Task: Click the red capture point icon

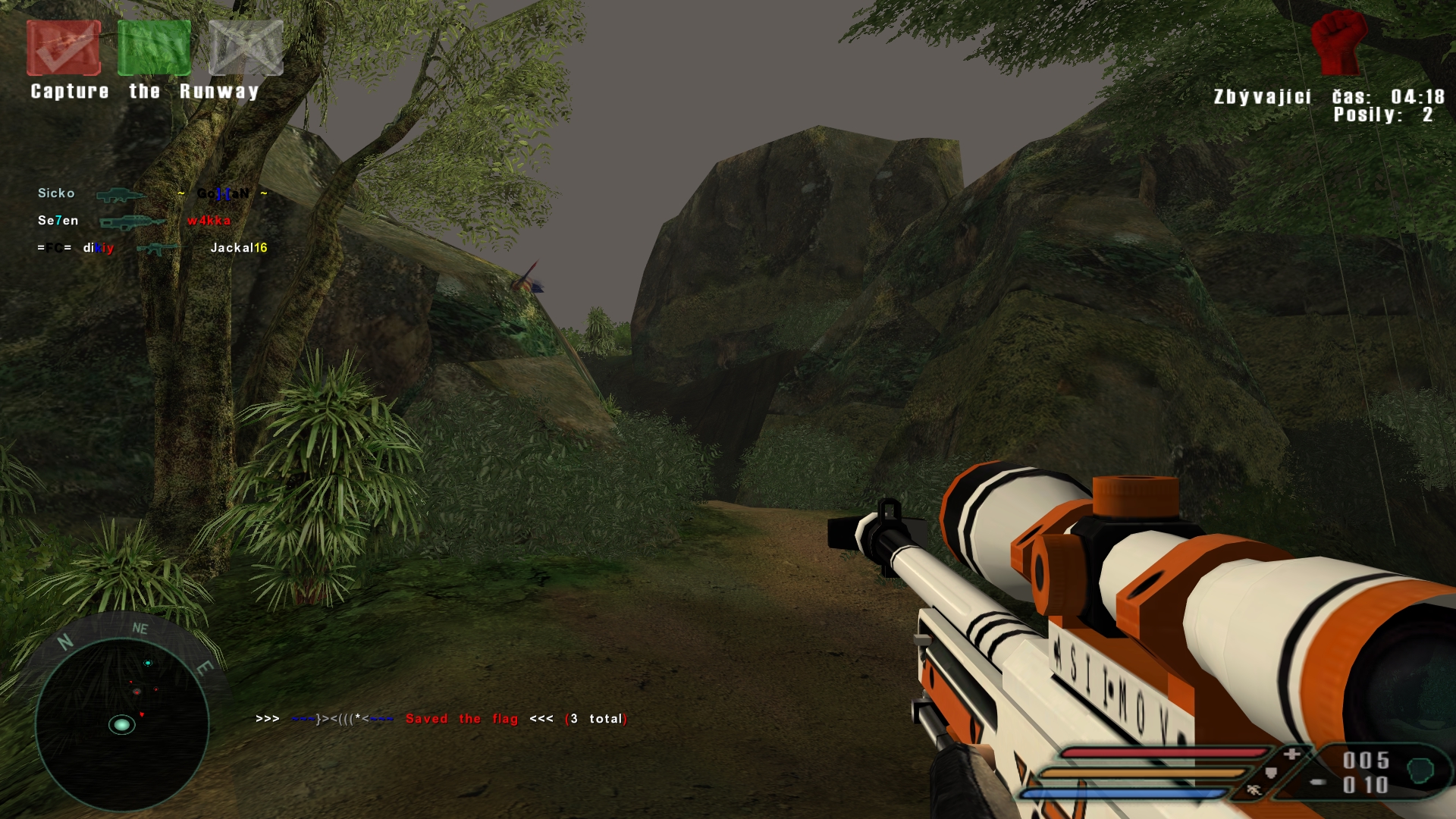Action: pyautogui.click(x=64, y=48)
